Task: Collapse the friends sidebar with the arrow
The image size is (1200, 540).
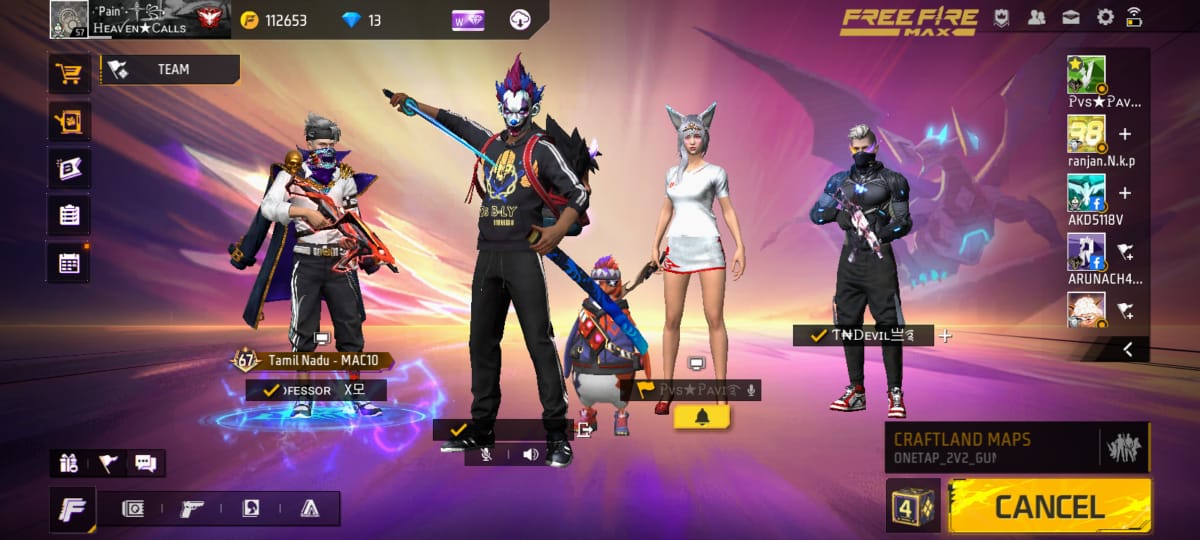Action: [x=1127, y=349]
